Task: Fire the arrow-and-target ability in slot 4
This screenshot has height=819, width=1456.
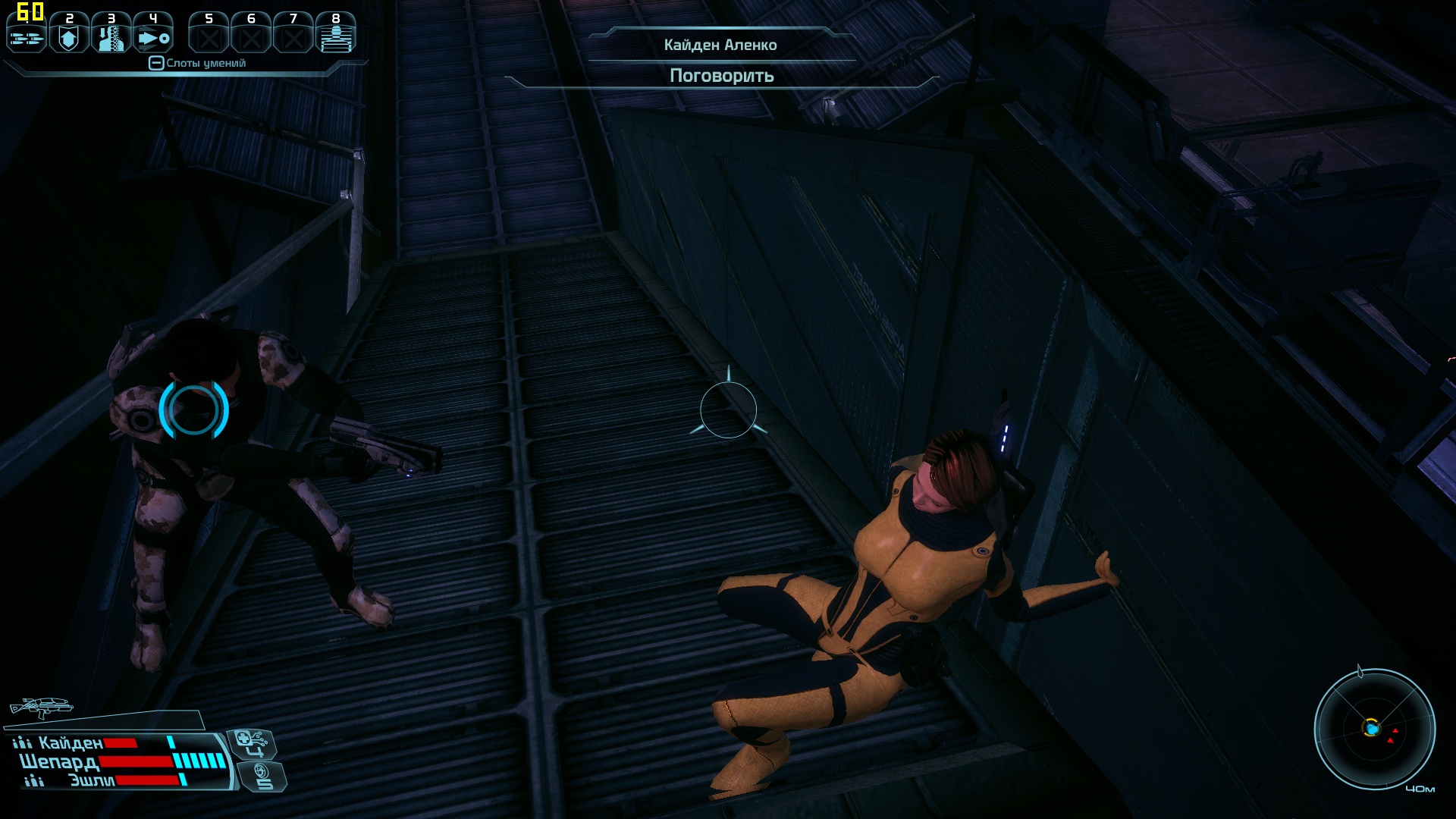Action: coord(153,35)
